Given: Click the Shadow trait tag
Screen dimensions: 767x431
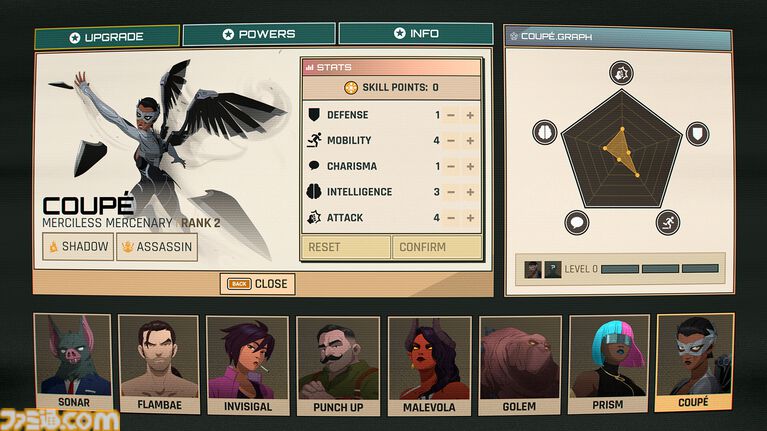Looking at the screenshot, I should pyautogui.click(x=77, y=247).
